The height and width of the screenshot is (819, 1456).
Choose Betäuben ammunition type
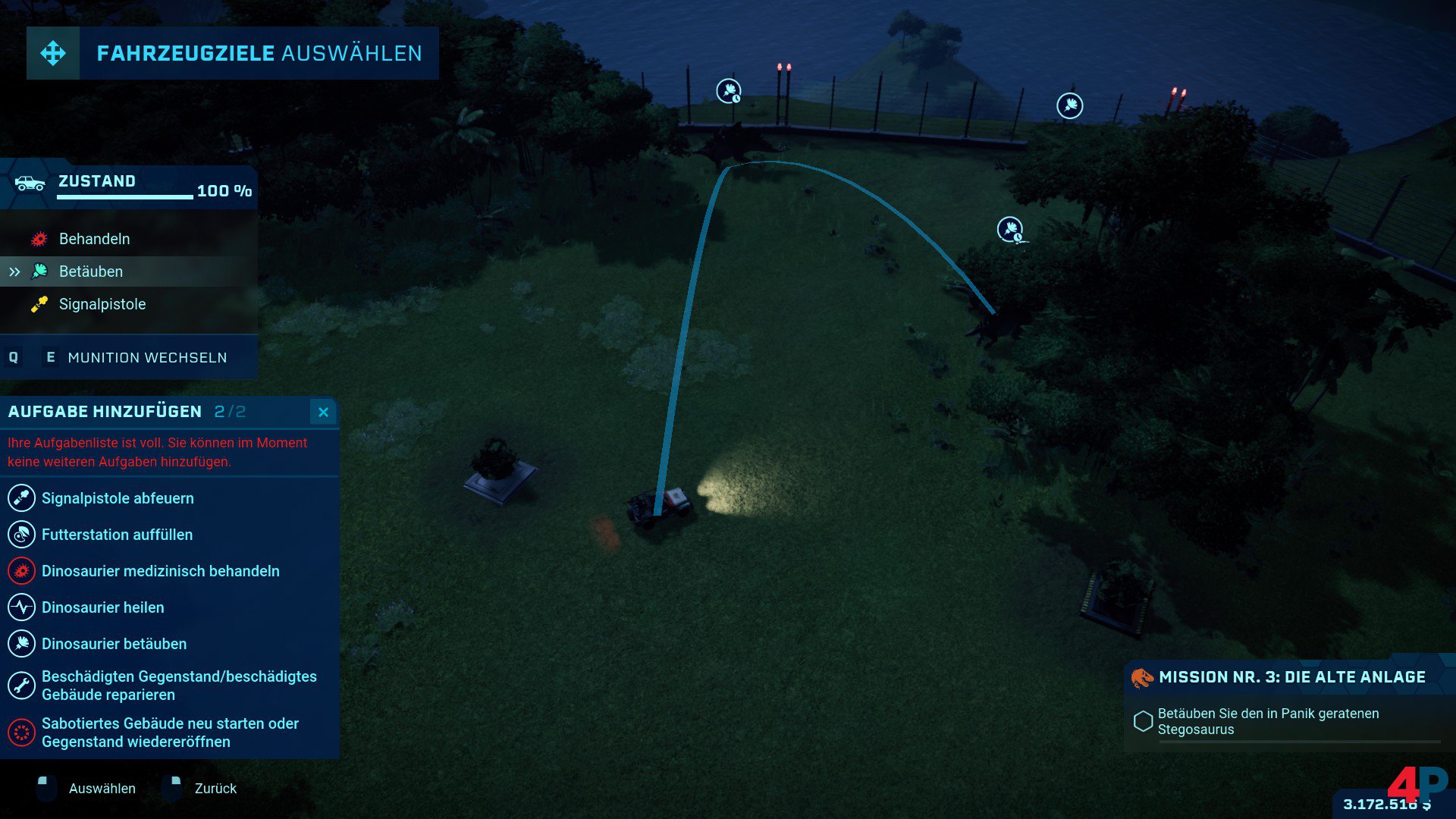point(90,271)
